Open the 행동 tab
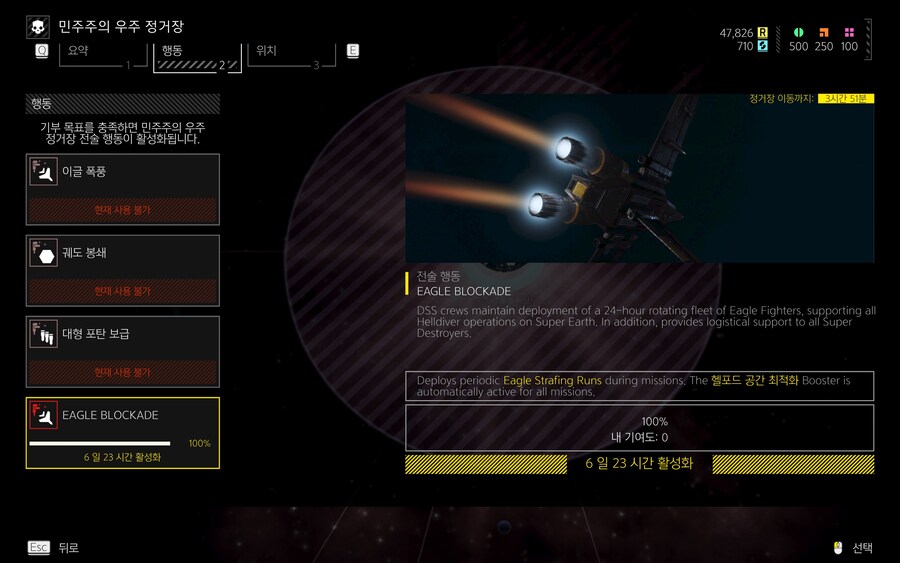The height and width of the screenshot is (563, 900). [x=196, y=54]
